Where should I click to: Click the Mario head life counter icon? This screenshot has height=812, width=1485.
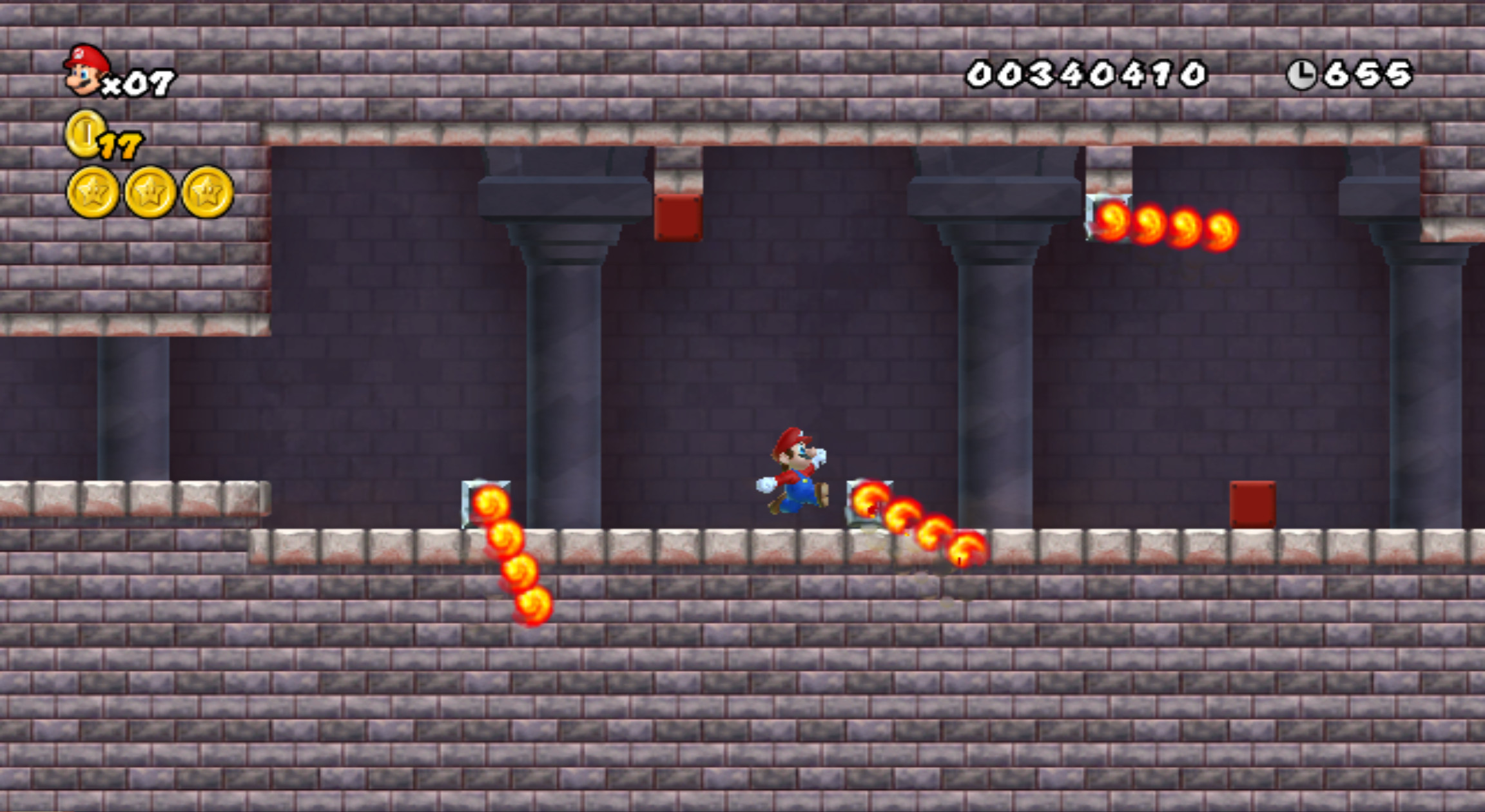tap(84, 71)
